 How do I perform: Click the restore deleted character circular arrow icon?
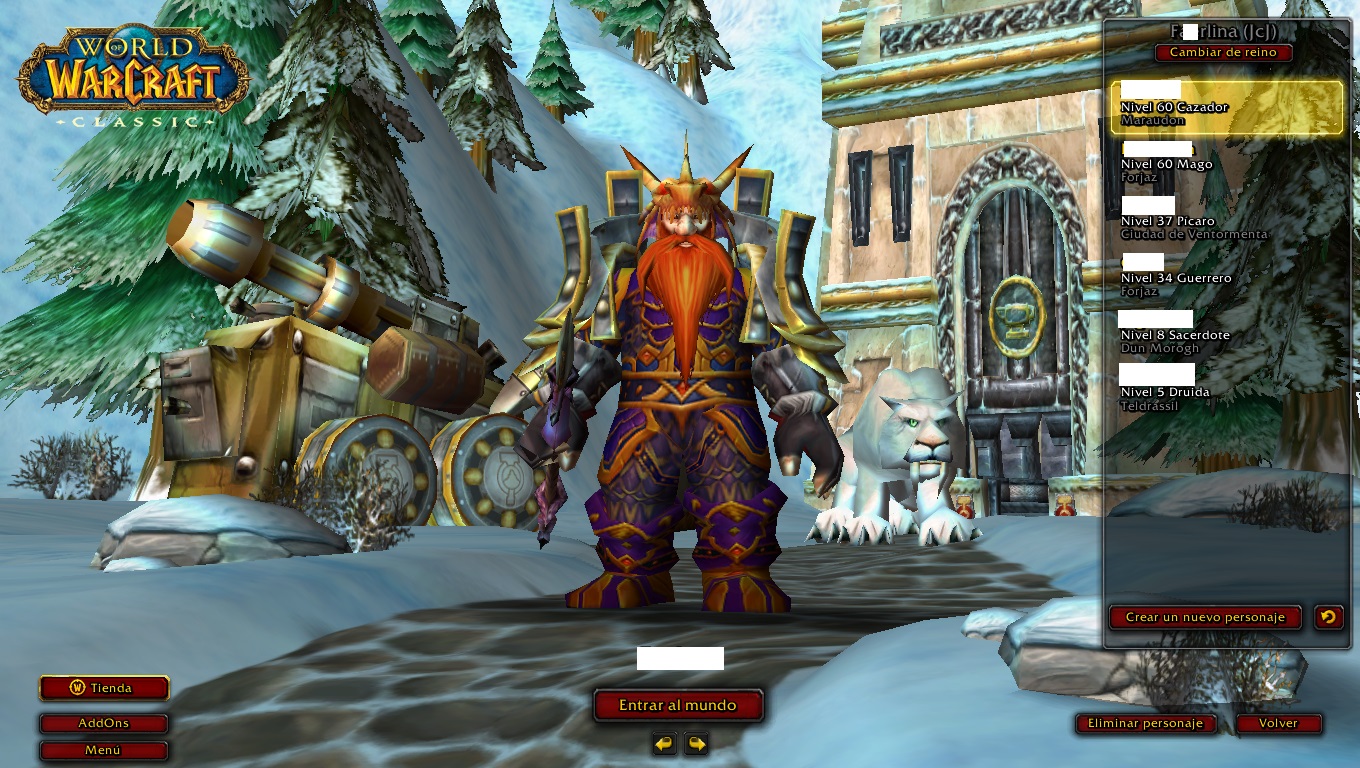click(x=1328, y=617)
